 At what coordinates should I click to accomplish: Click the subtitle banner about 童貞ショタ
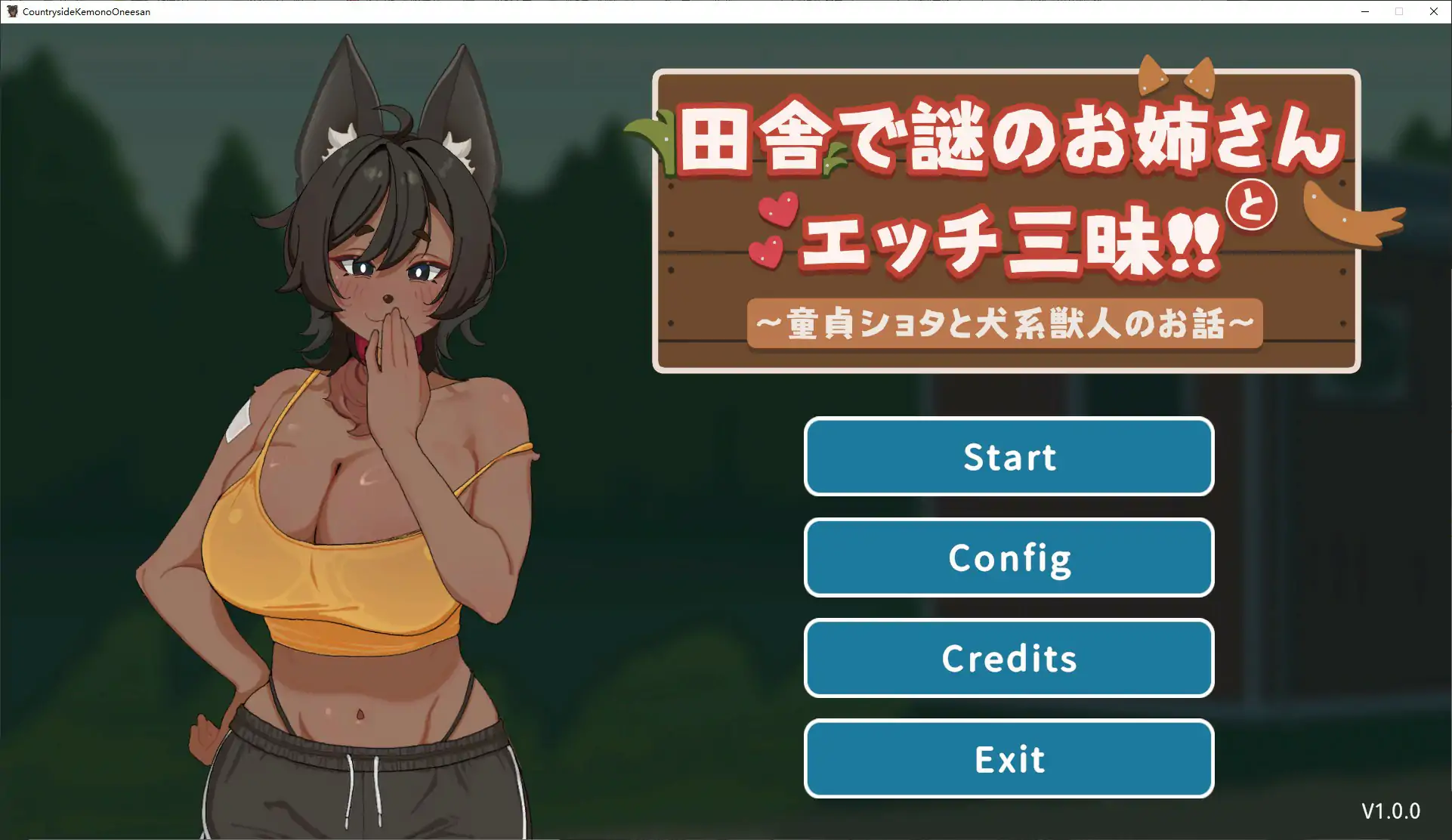[x=1003, y=323]
